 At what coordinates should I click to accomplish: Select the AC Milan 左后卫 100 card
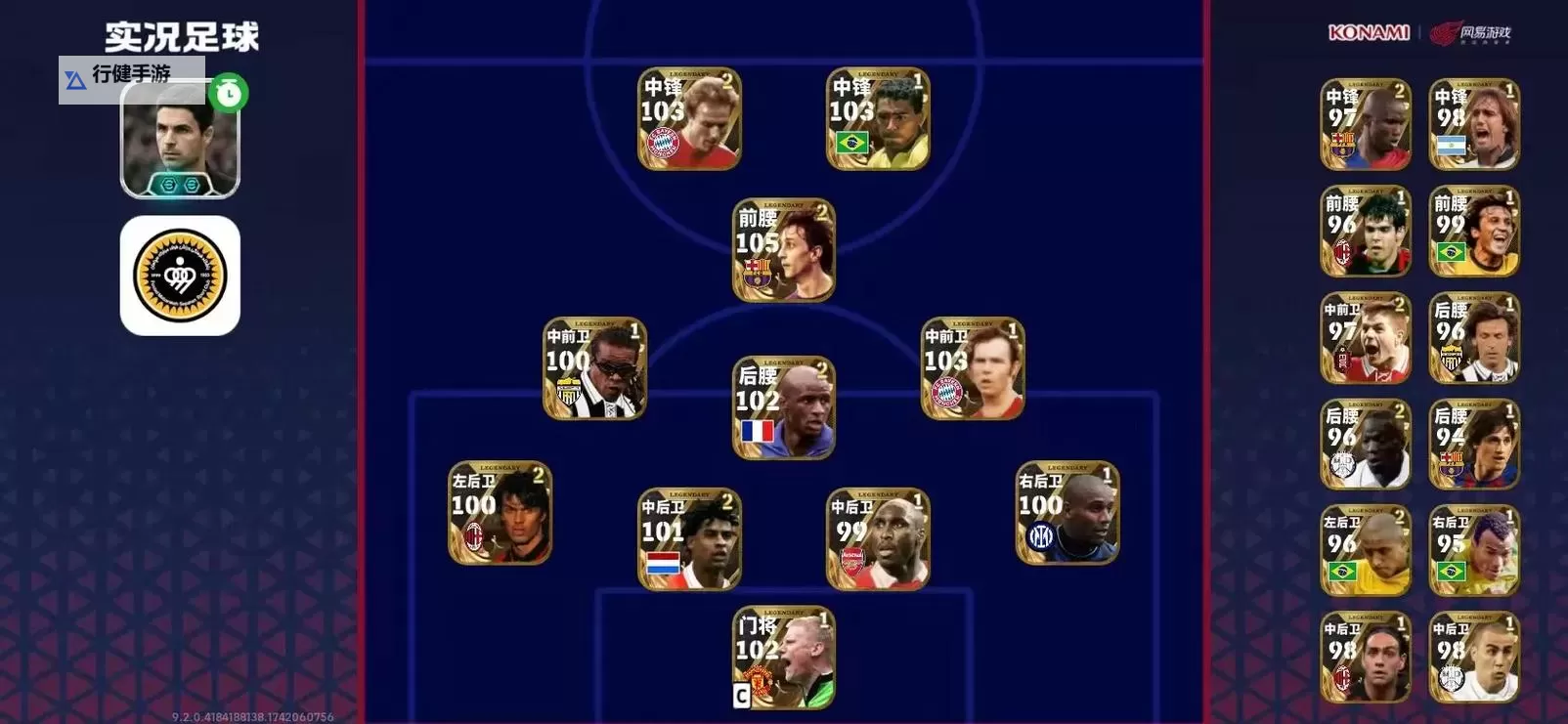[x=498, y=515]
